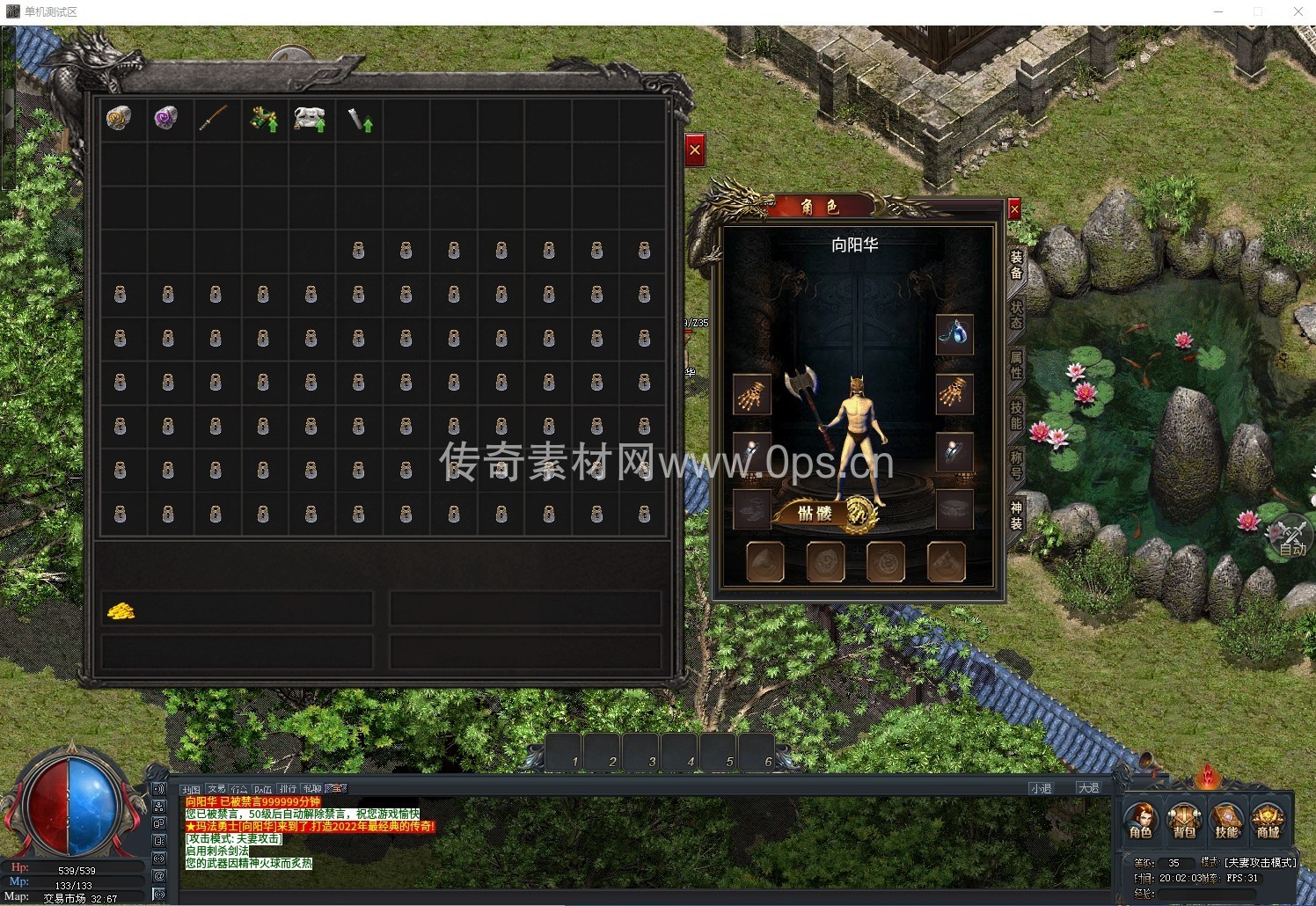Select the white armor item with padlock
The height and width of the screenshot is (906, 1316).
click(310, 119)
